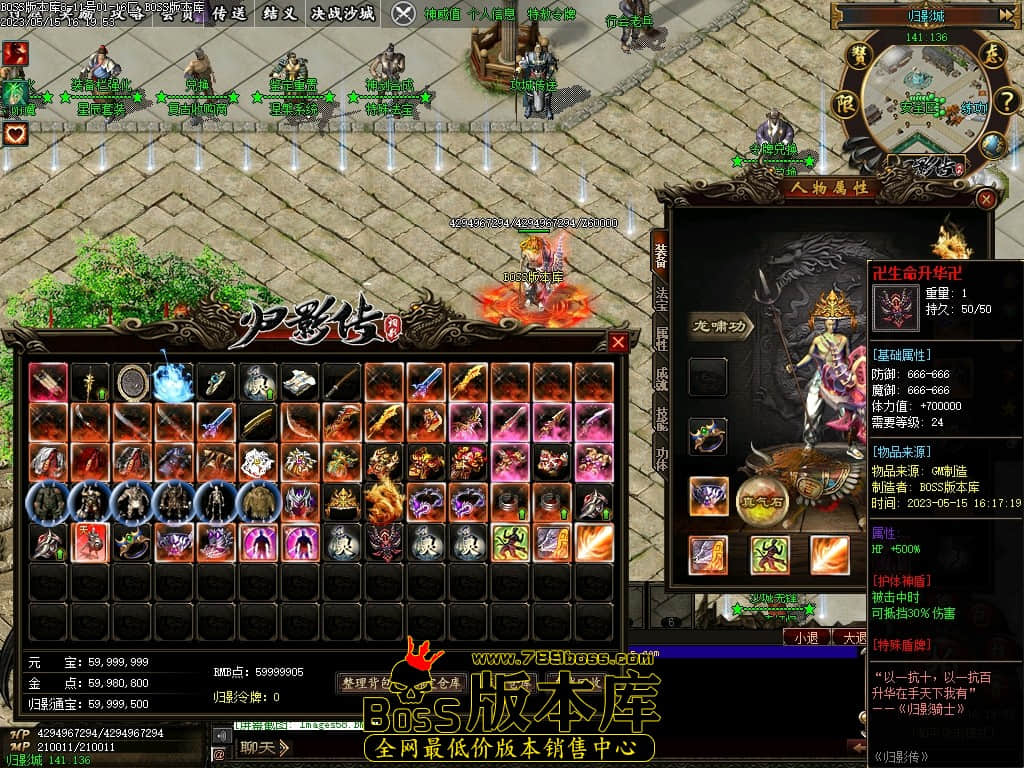The width and height of the screenshot is (1024, 768).
Task: Click the 赞 button beside minimap
Action: coord(857,55)
